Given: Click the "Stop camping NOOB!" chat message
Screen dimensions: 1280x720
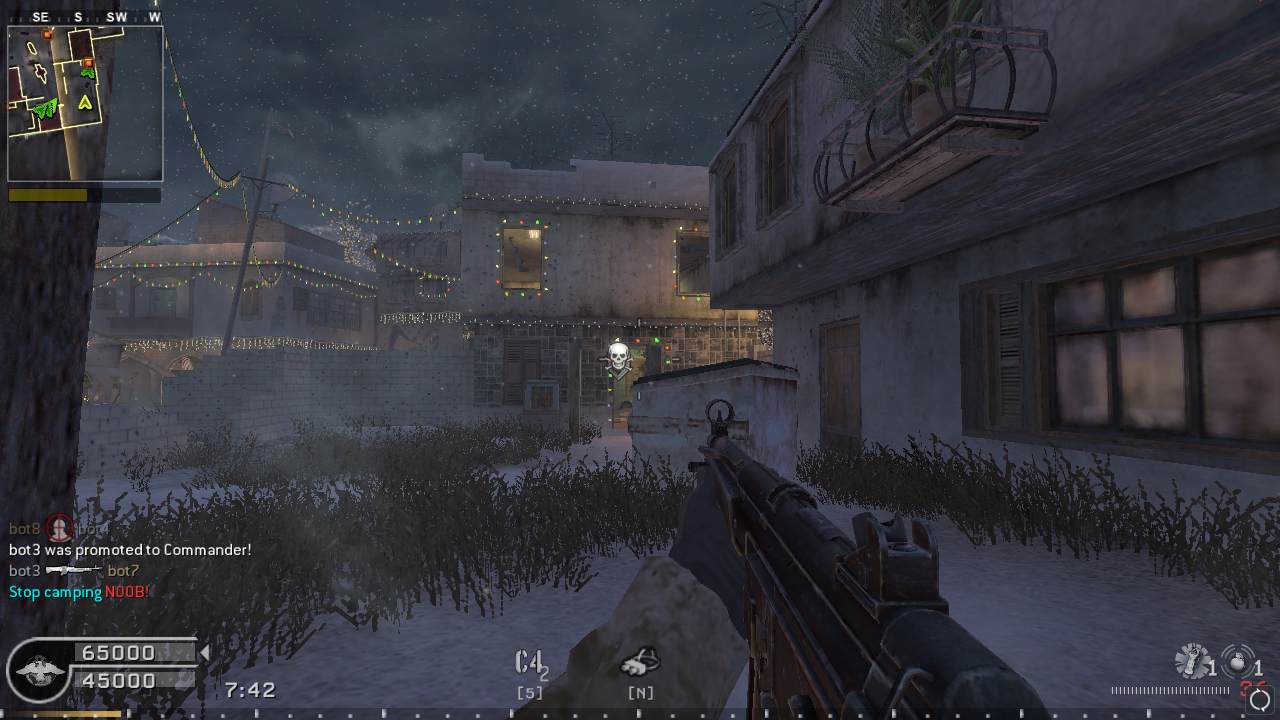Looking at the screenshot, I should point(79,592).
